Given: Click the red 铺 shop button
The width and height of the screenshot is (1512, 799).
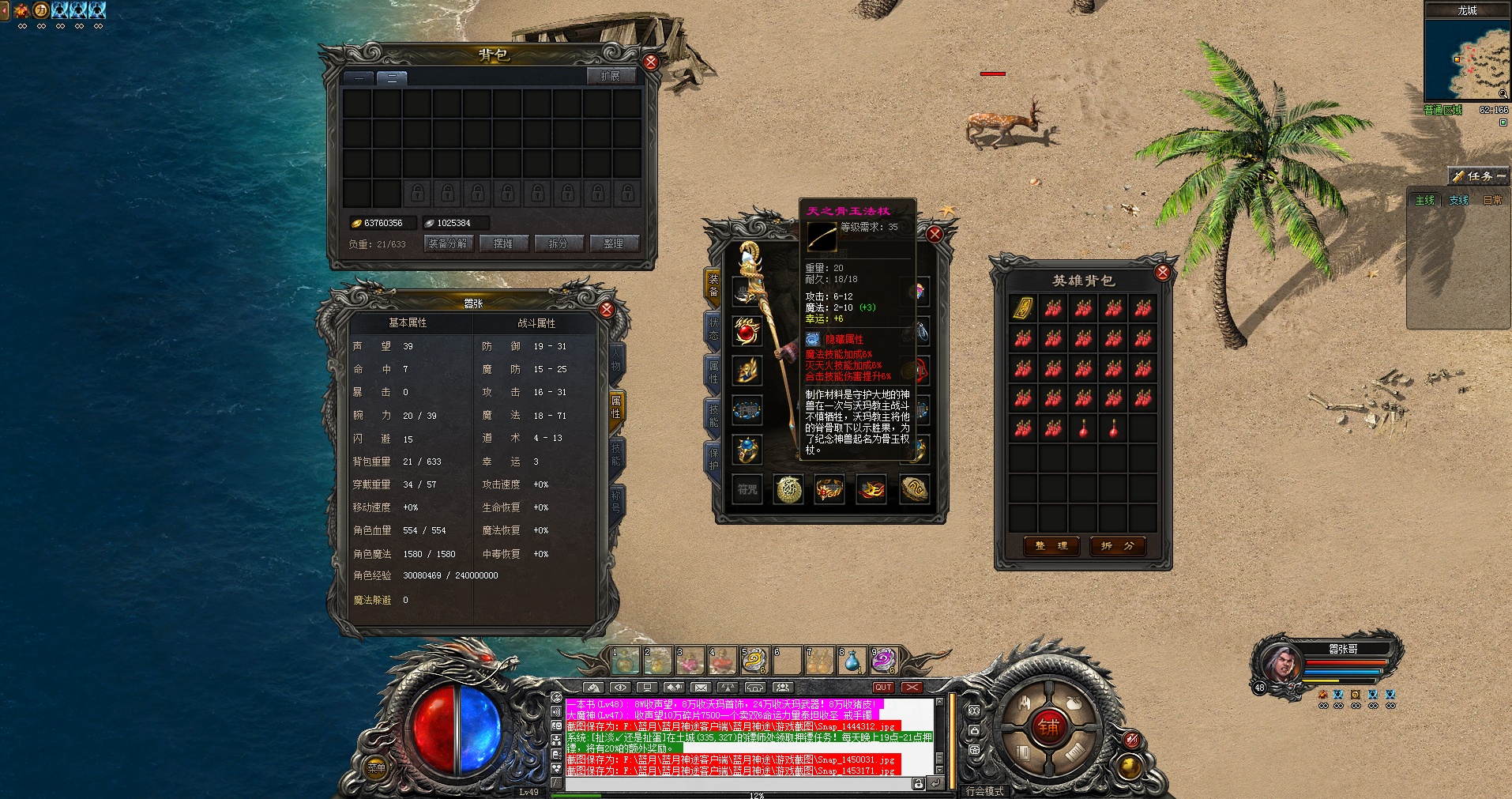Looking at the screenshot, I should tap(1049, 727).
